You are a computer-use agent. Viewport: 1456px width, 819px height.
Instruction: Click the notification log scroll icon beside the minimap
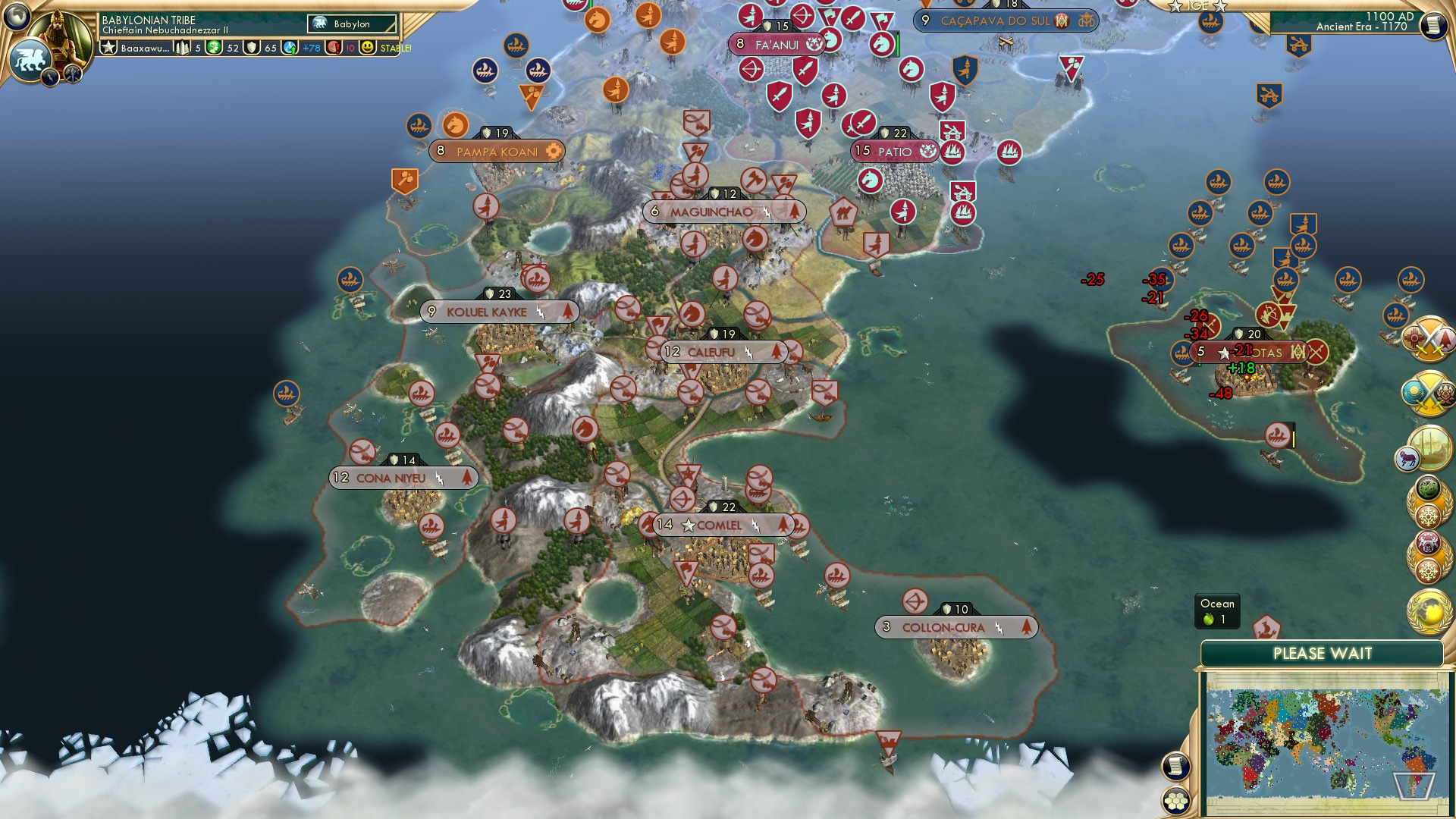(x=1175, y=766)
